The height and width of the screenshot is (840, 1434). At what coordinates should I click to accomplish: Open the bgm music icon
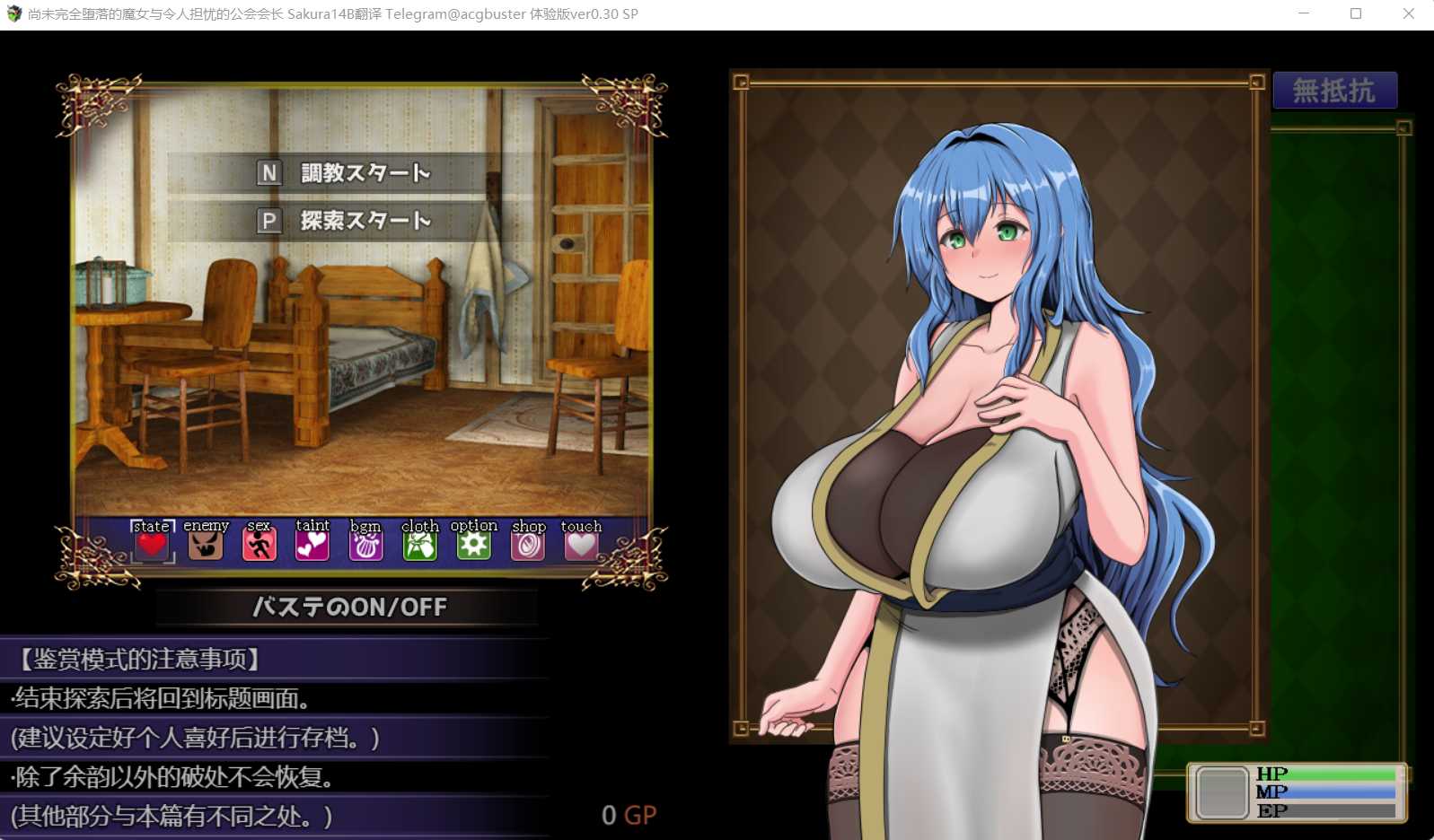366,544
